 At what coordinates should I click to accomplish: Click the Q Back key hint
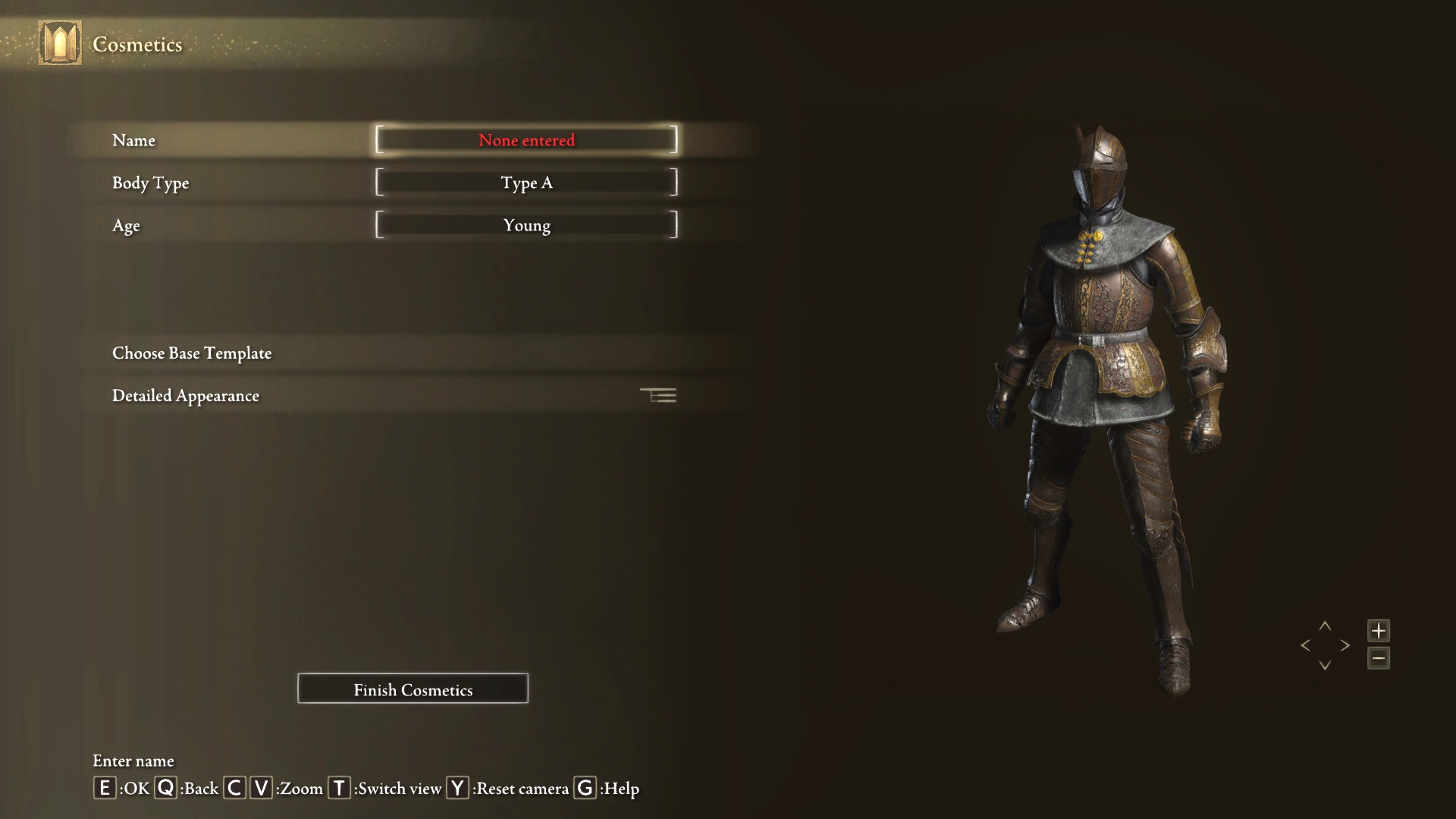[x=164, y=789]
